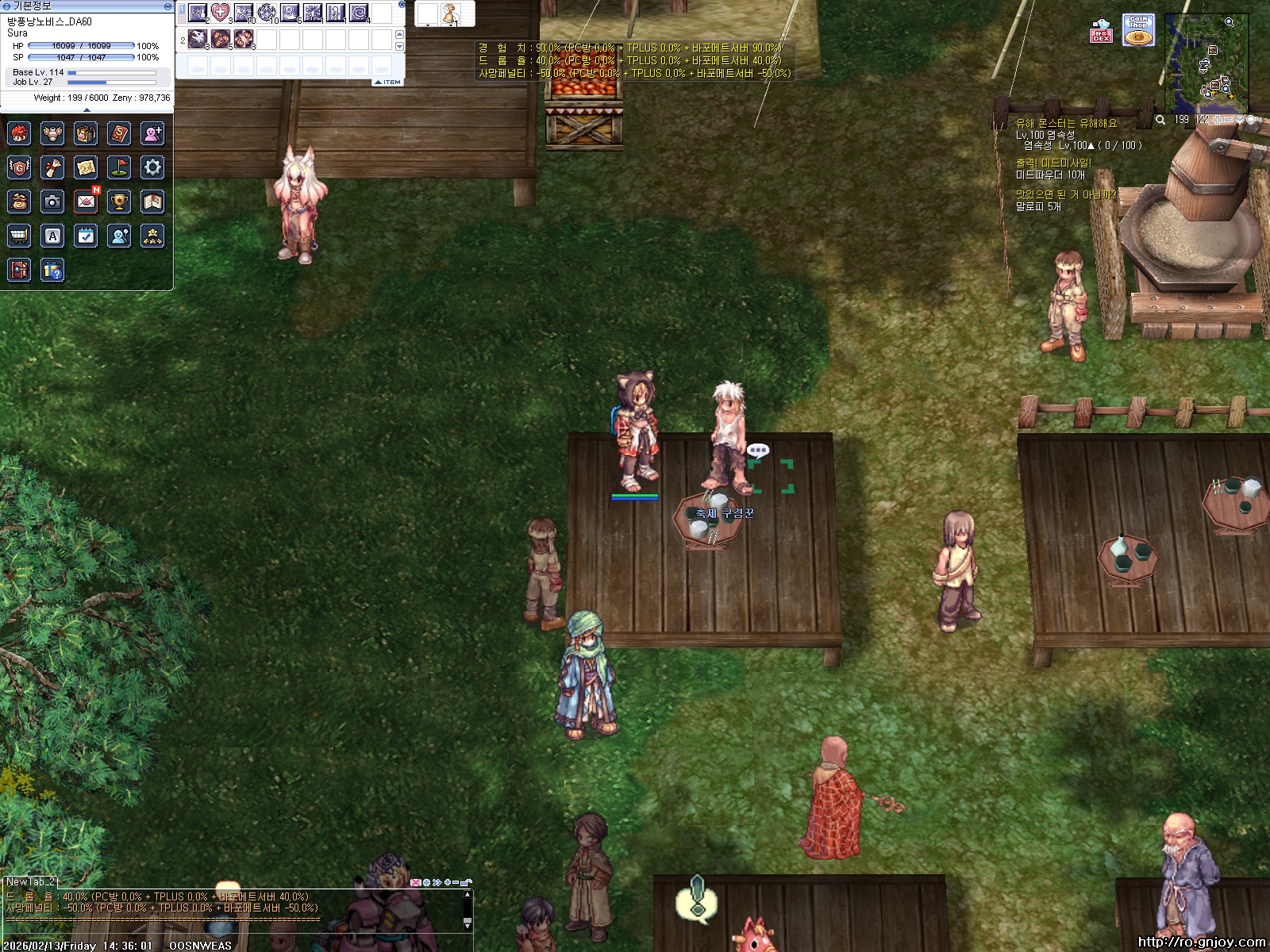Open the shopping cart icon

pyautogui.click(x=19, y=236)
